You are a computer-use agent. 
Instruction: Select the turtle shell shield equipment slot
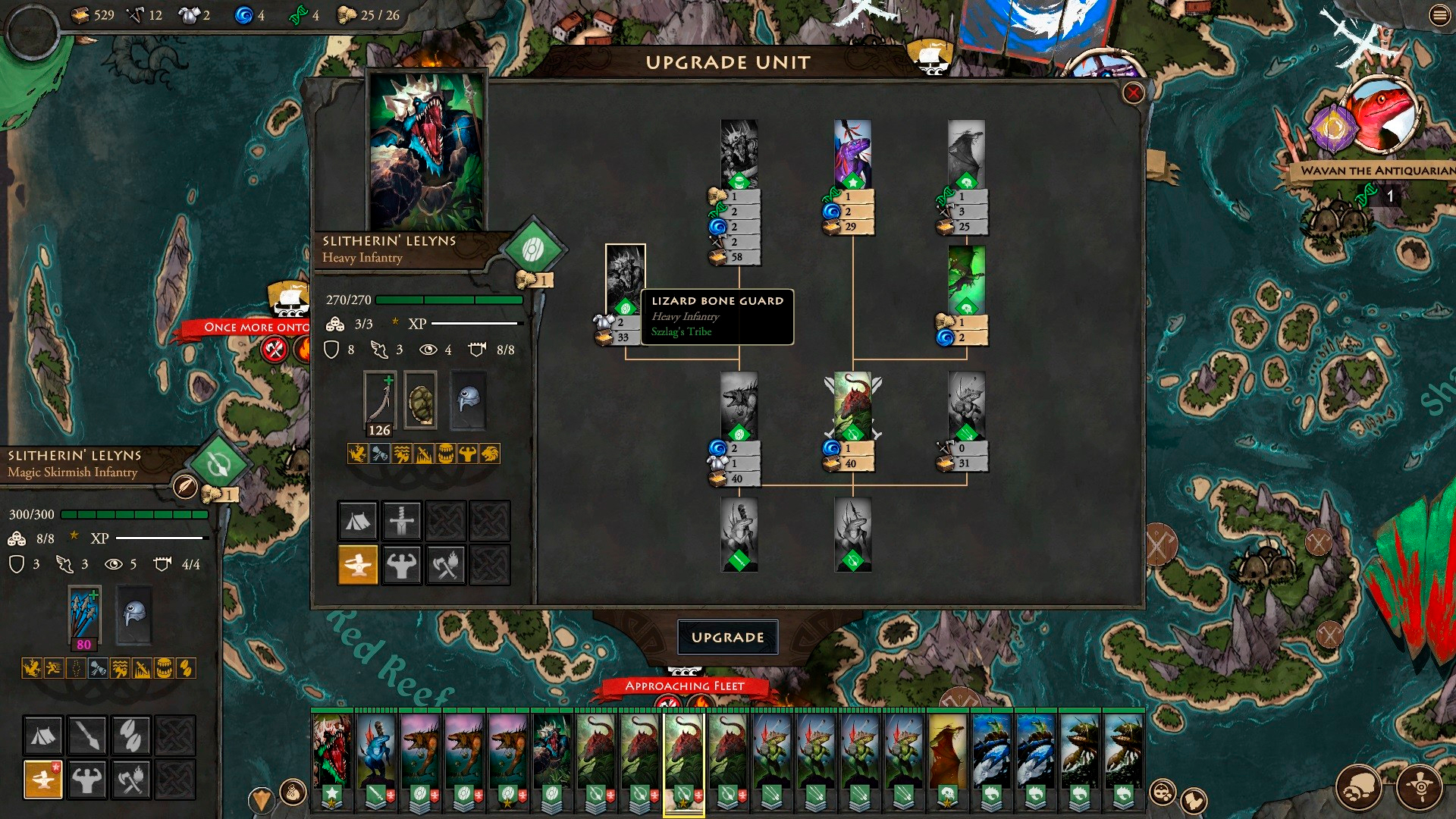[420, 400]
